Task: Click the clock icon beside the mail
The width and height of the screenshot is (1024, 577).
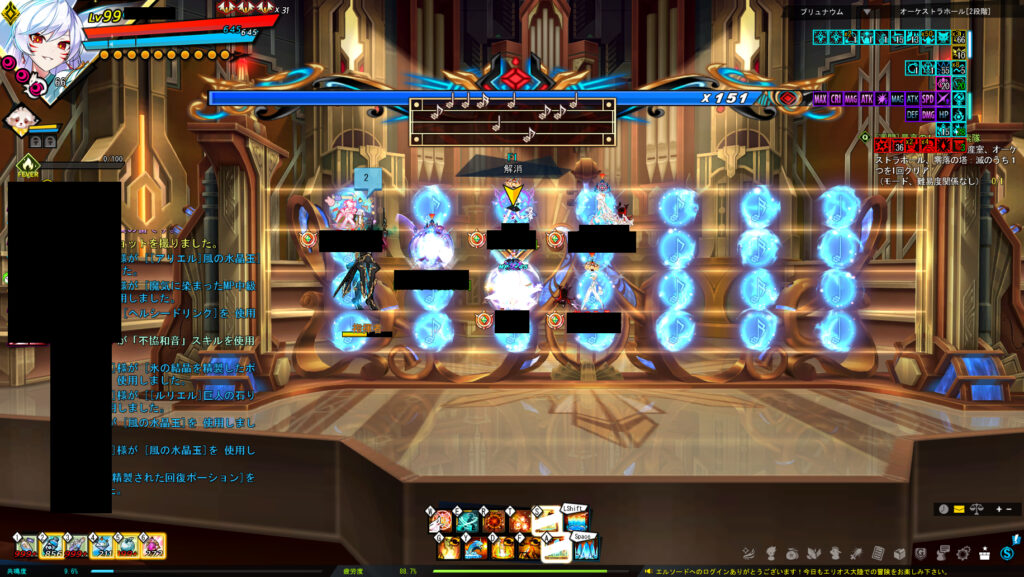Action: coord(943,509)
